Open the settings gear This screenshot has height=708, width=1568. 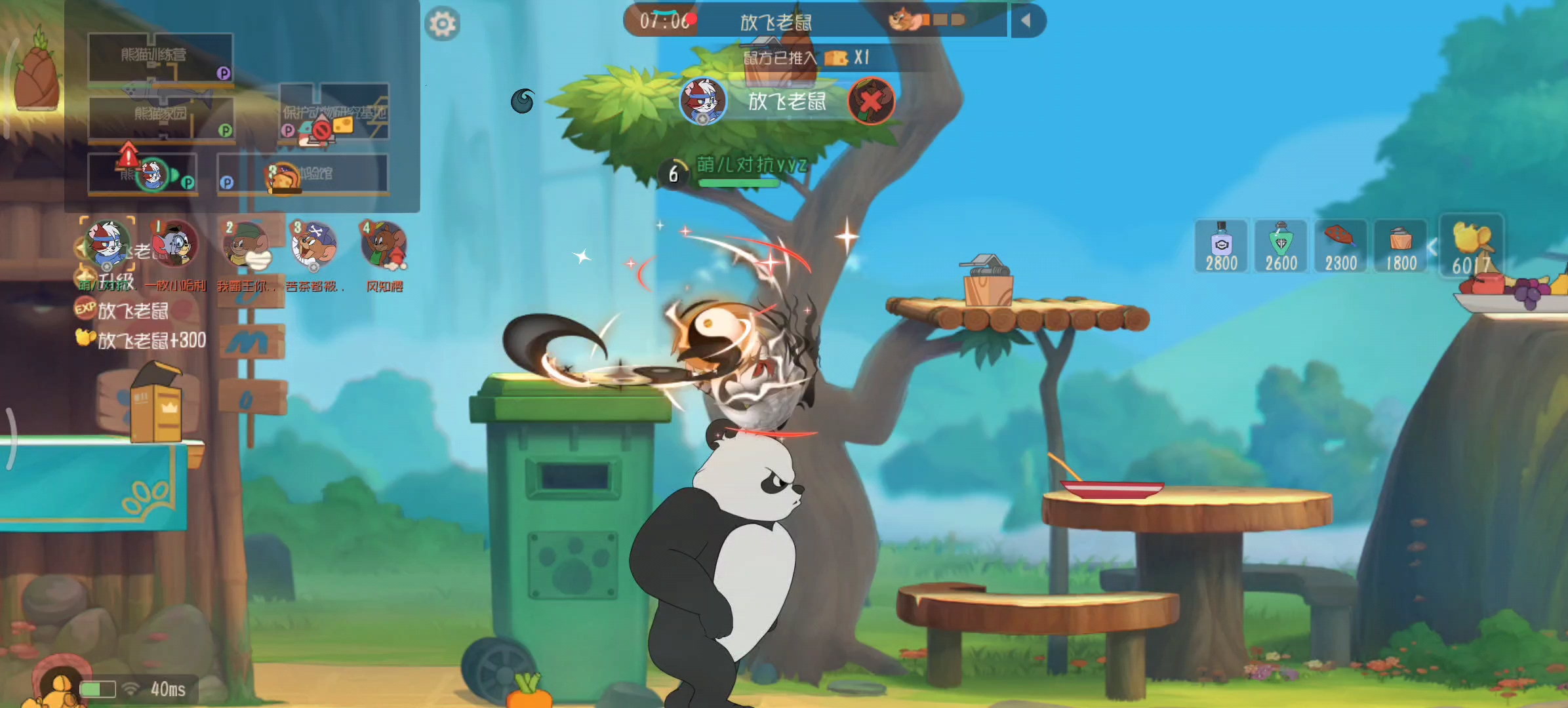443,24
